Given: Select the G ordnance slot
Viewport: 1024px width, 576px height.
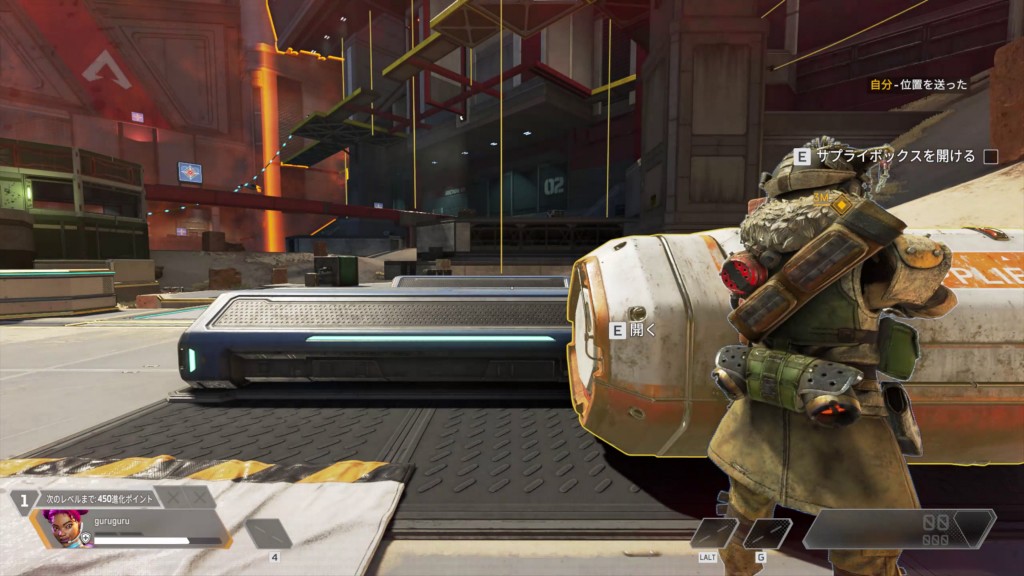Looking at the screenshot, I should click(767, 533).
